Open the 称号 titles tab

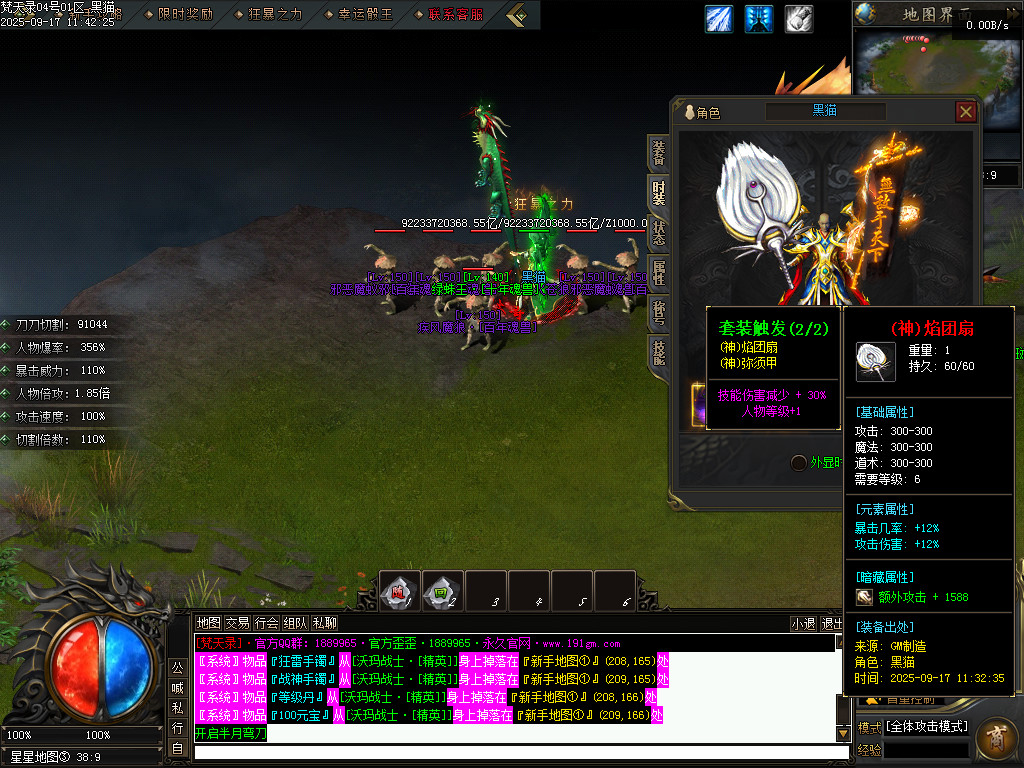click(x=659, y=313)
